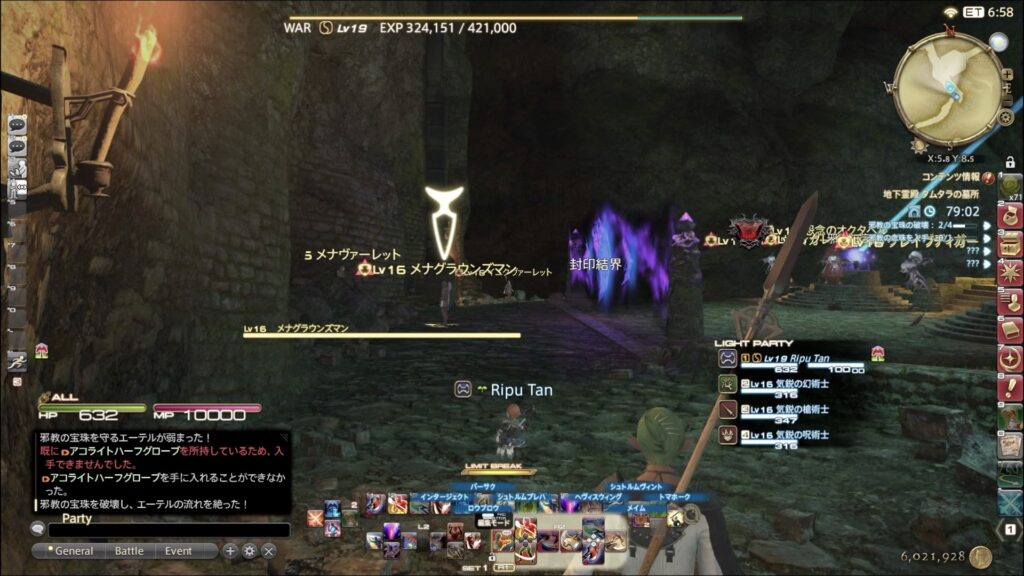Open minimap settings gear

point(1006,118)
